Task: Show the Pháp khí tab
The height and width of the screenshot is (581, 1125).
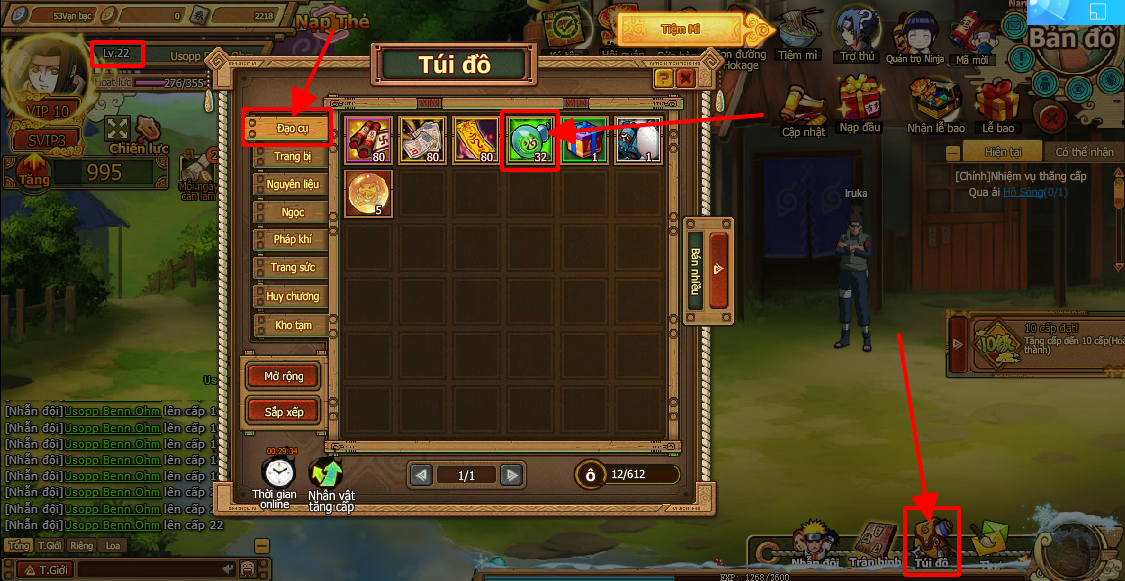Action: coord(292,240)
